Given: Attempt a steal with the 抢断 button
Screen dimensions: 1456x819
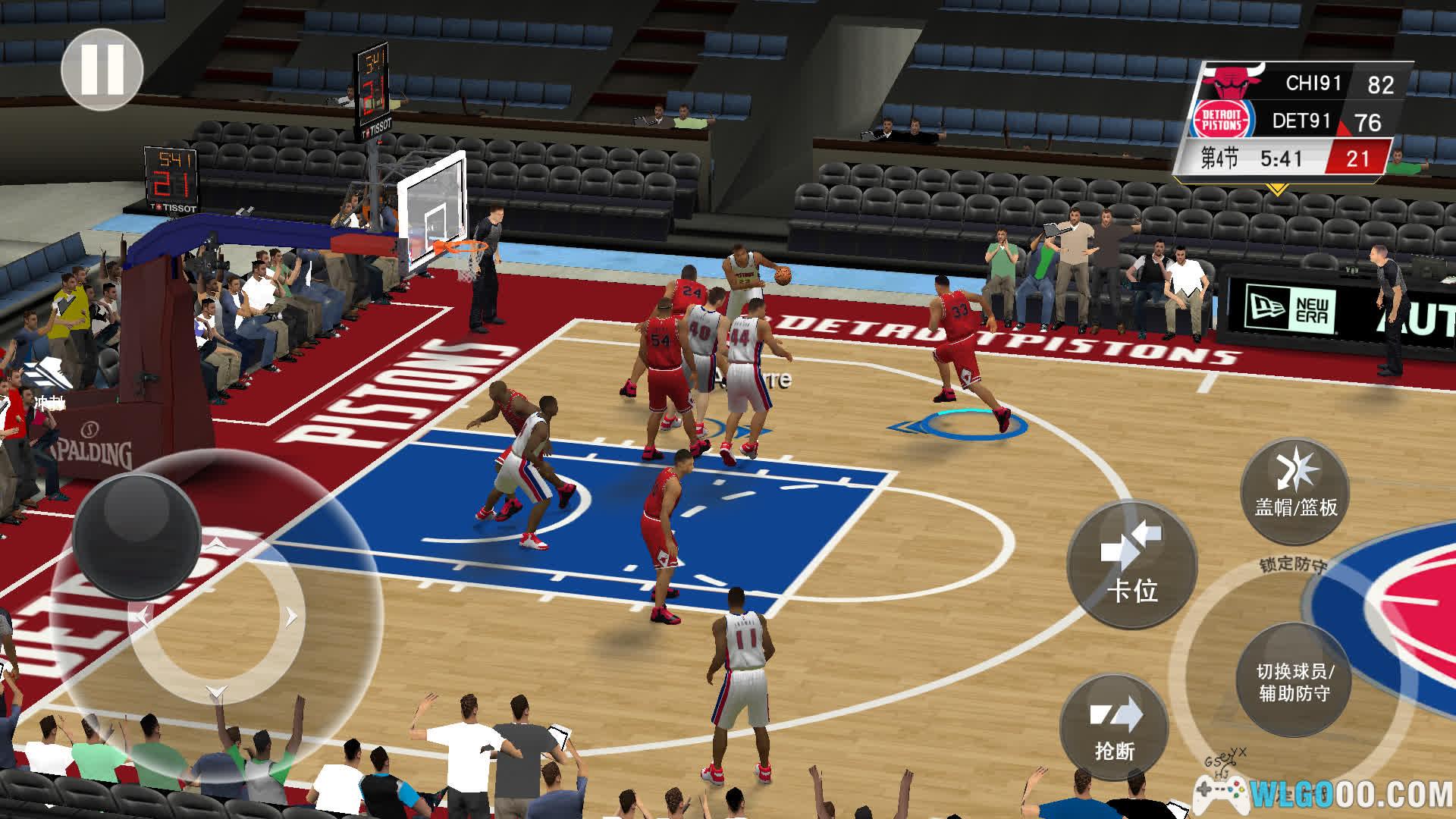Looking at the screenshot, I should (1114, 728).
